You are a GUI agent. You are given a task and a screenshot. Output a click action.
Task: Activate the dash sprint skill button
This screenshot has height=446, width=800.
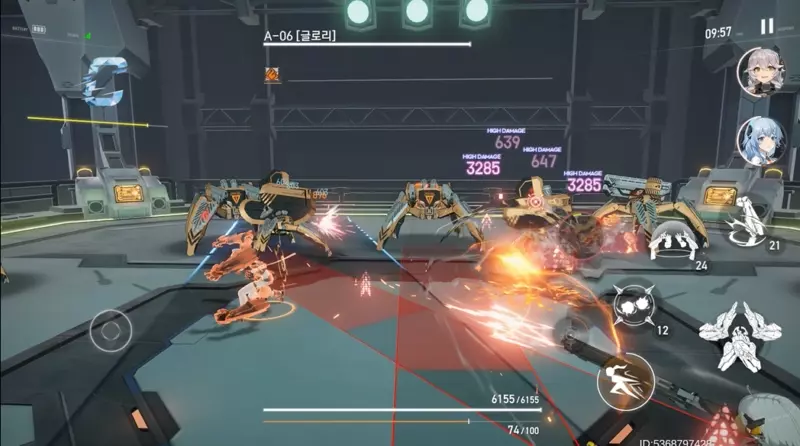[625, 381]
